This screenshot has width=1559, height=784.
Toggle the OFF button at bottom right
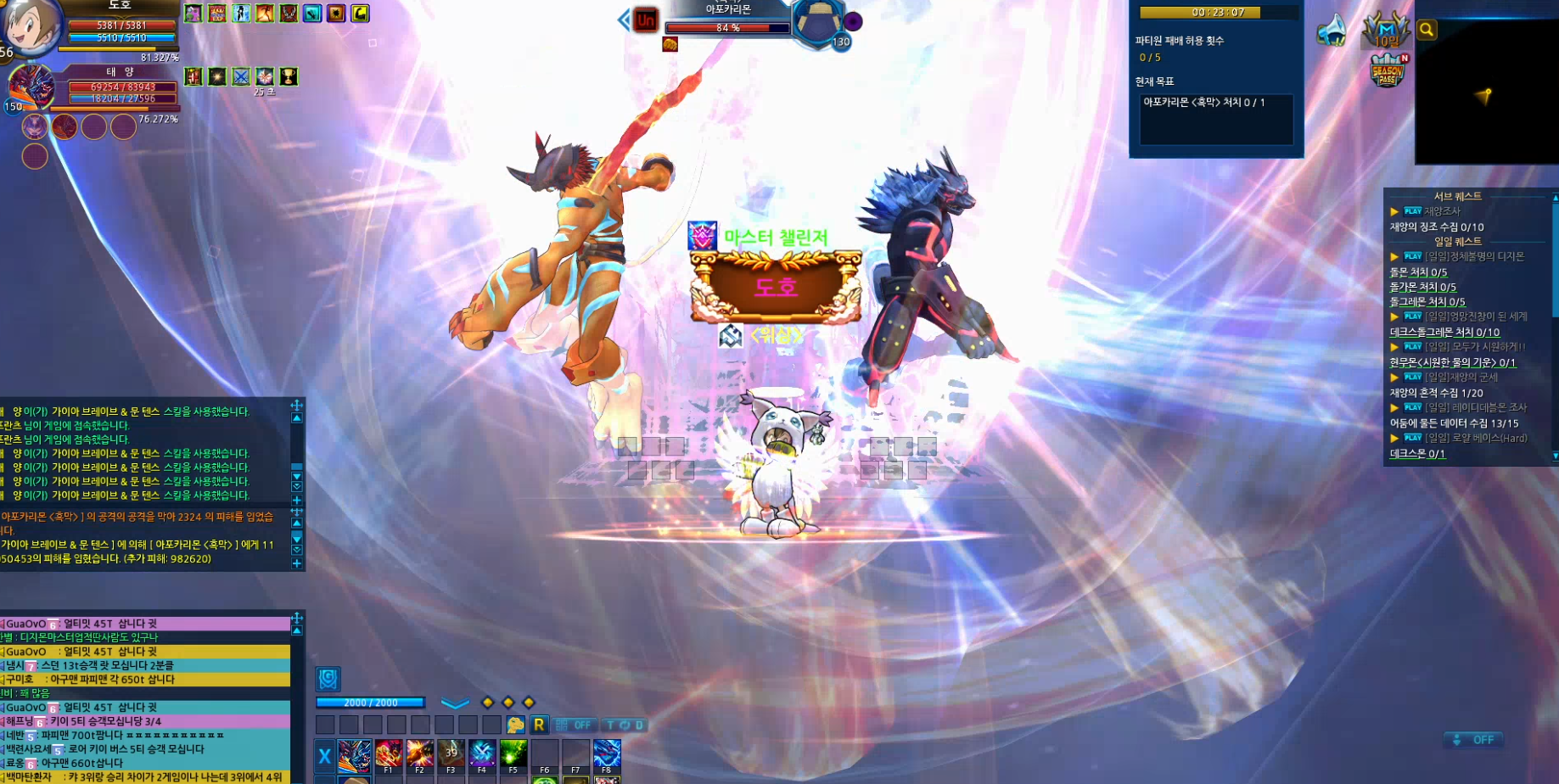(x=1474, y=740)
